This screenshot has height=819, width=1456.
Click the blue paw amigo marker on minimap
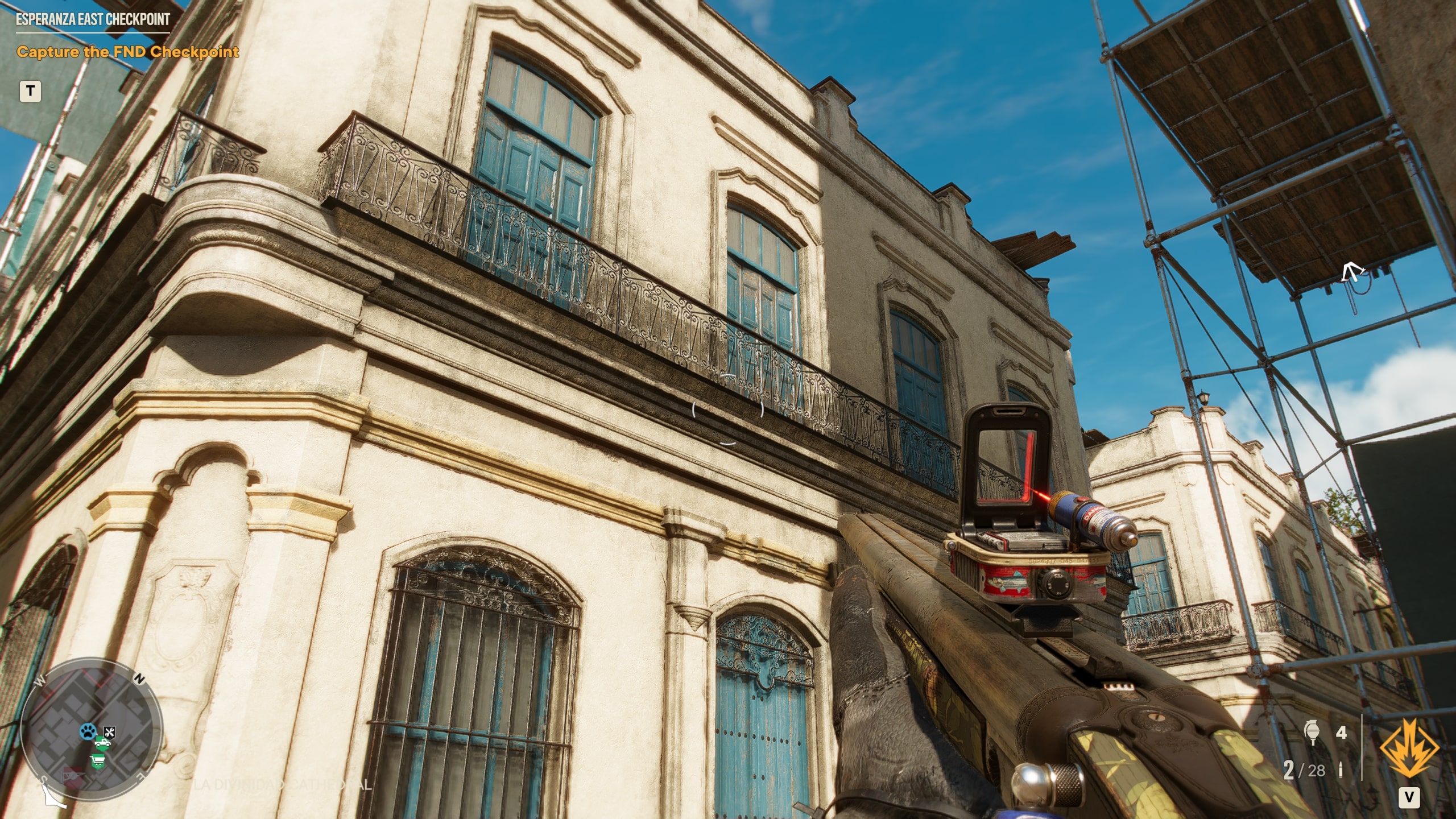88,731
